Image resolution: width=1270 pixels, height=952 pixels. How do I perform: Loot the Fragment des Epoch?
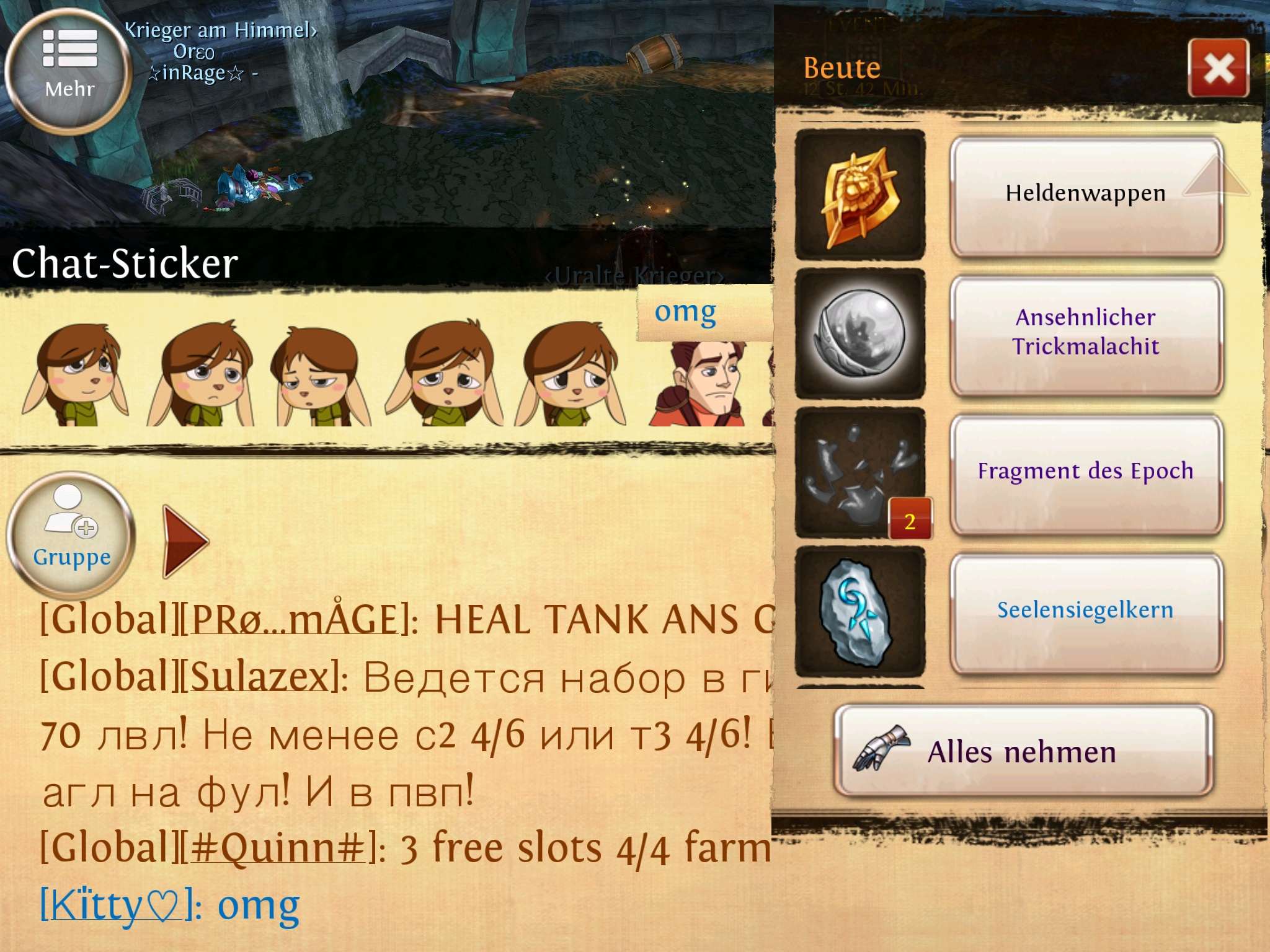tap(1085, 472)
